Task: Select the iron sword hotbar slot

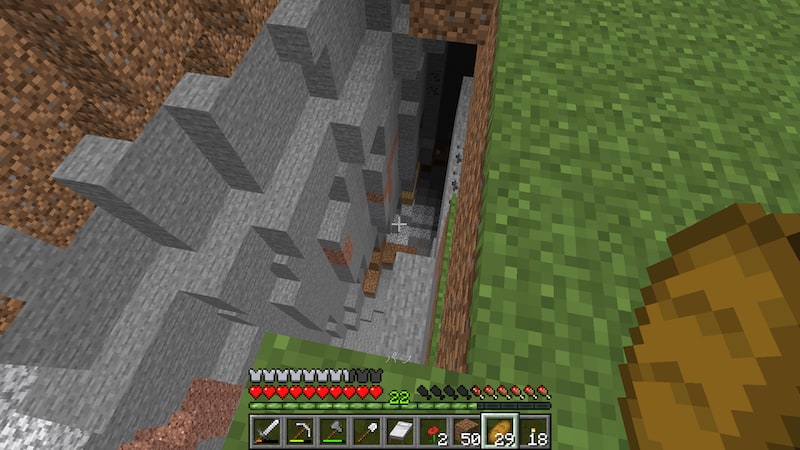Action: [x=267, y=432]
